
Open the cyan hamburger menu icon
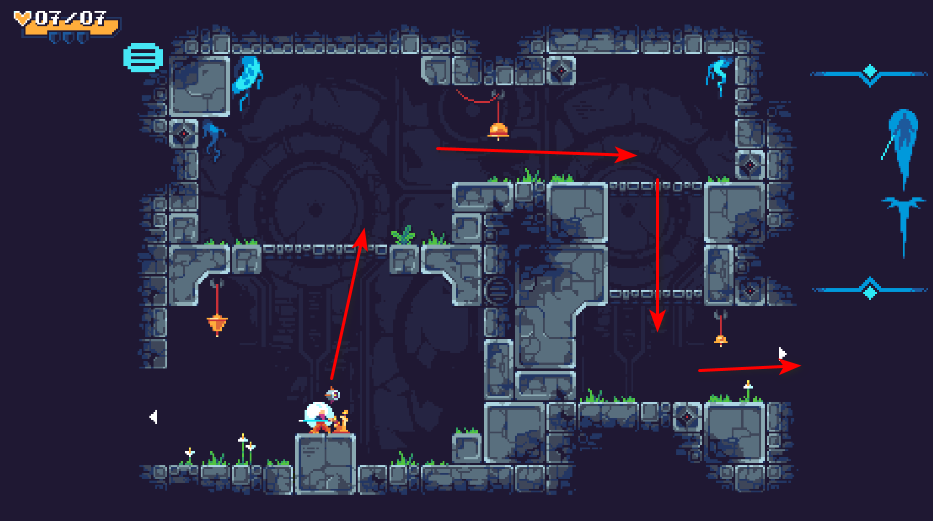click(x=143, y=57)
